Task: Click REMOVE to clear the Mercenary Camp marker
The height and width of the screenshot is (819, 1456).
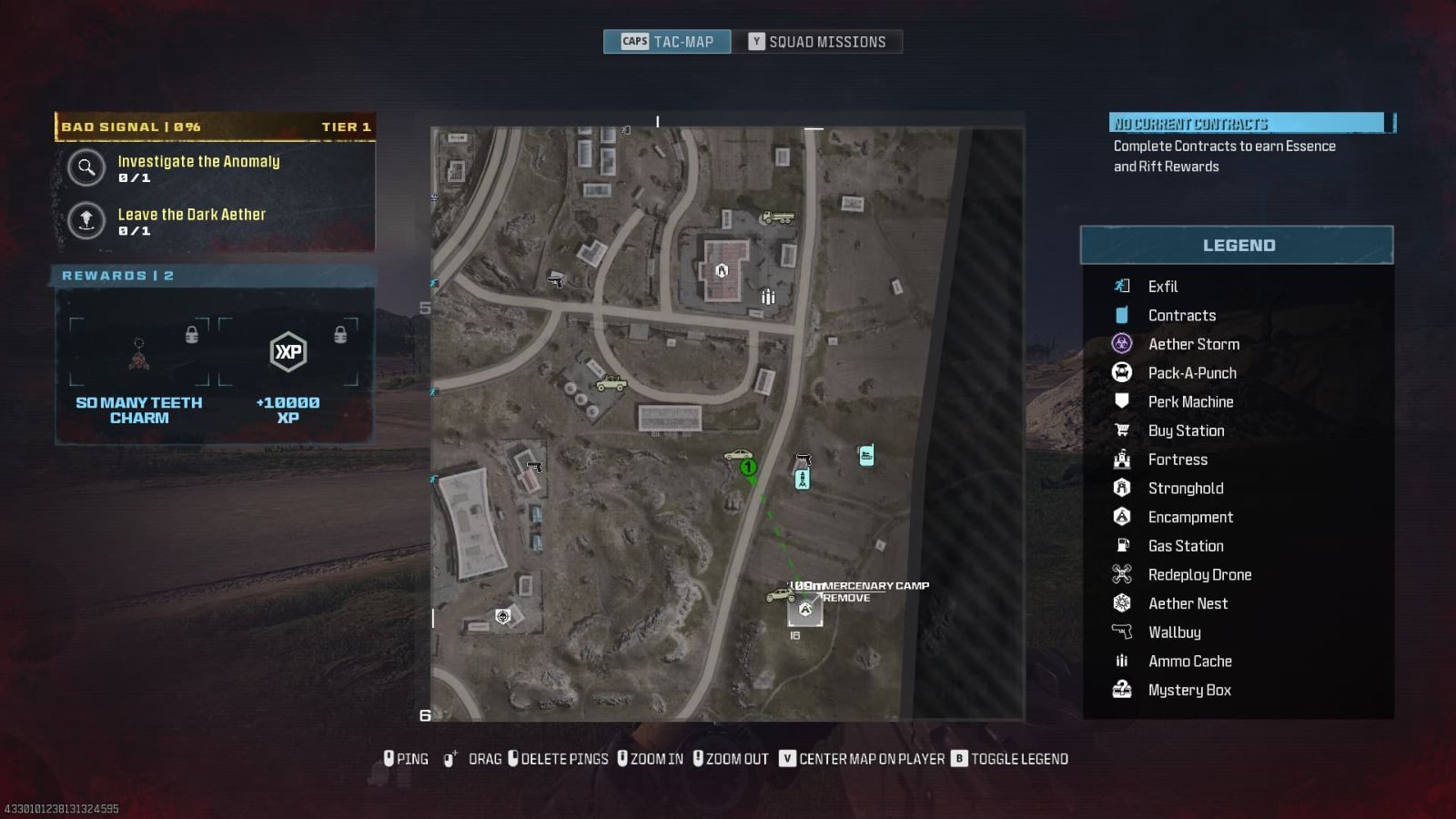Action: pos(846,598)
